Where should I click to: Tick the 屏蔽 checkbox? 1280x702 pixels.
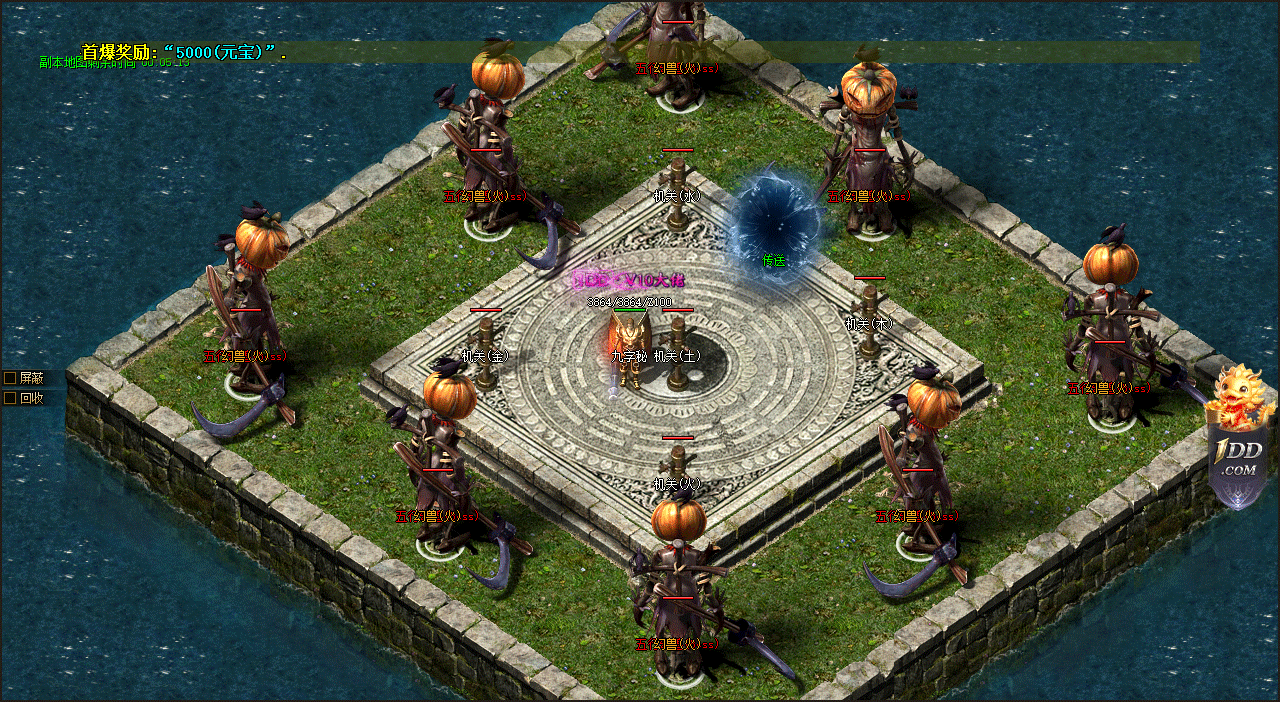pos(10,378)
